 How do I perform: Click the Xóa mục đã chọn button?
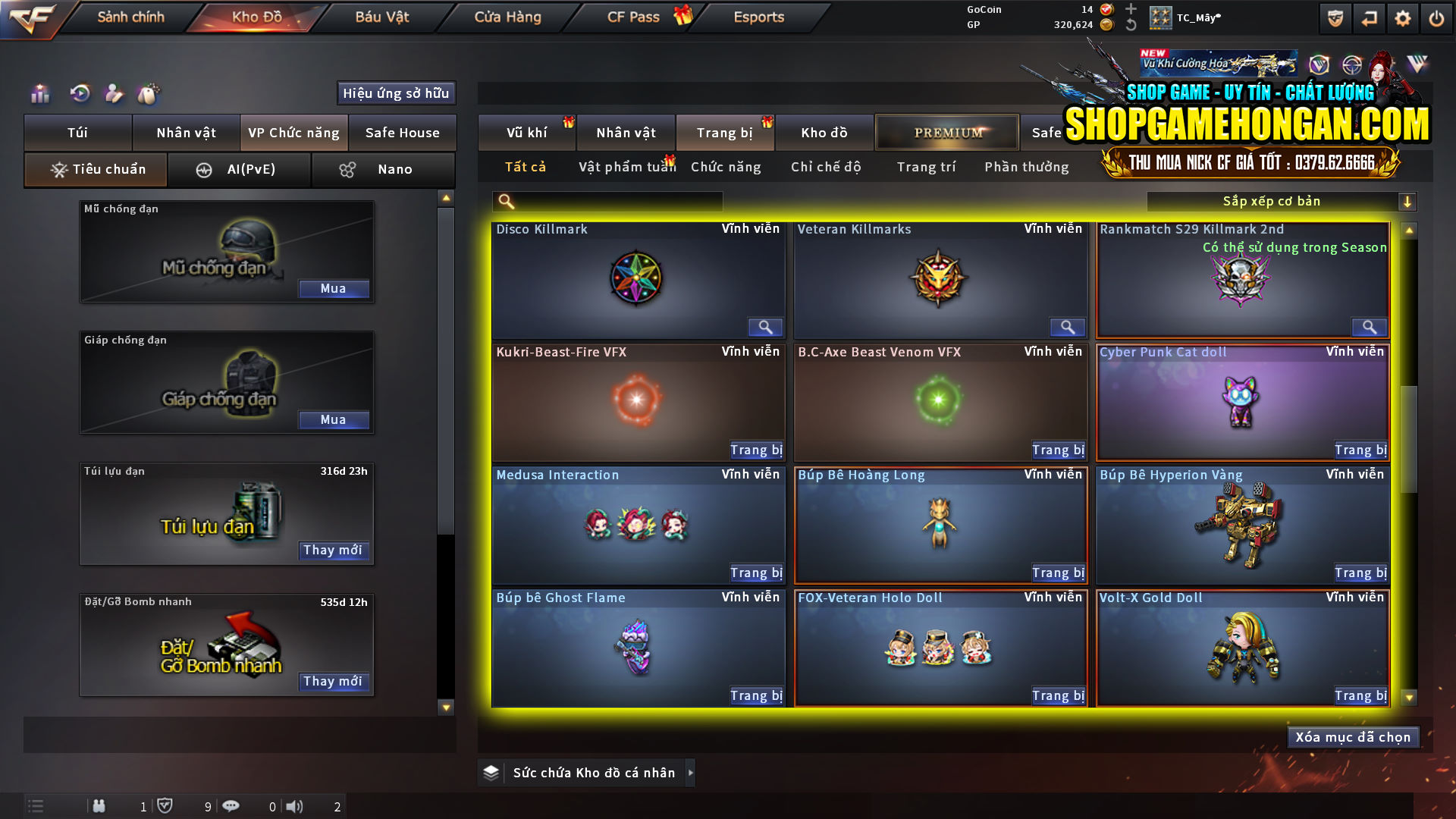[1353, 736]
